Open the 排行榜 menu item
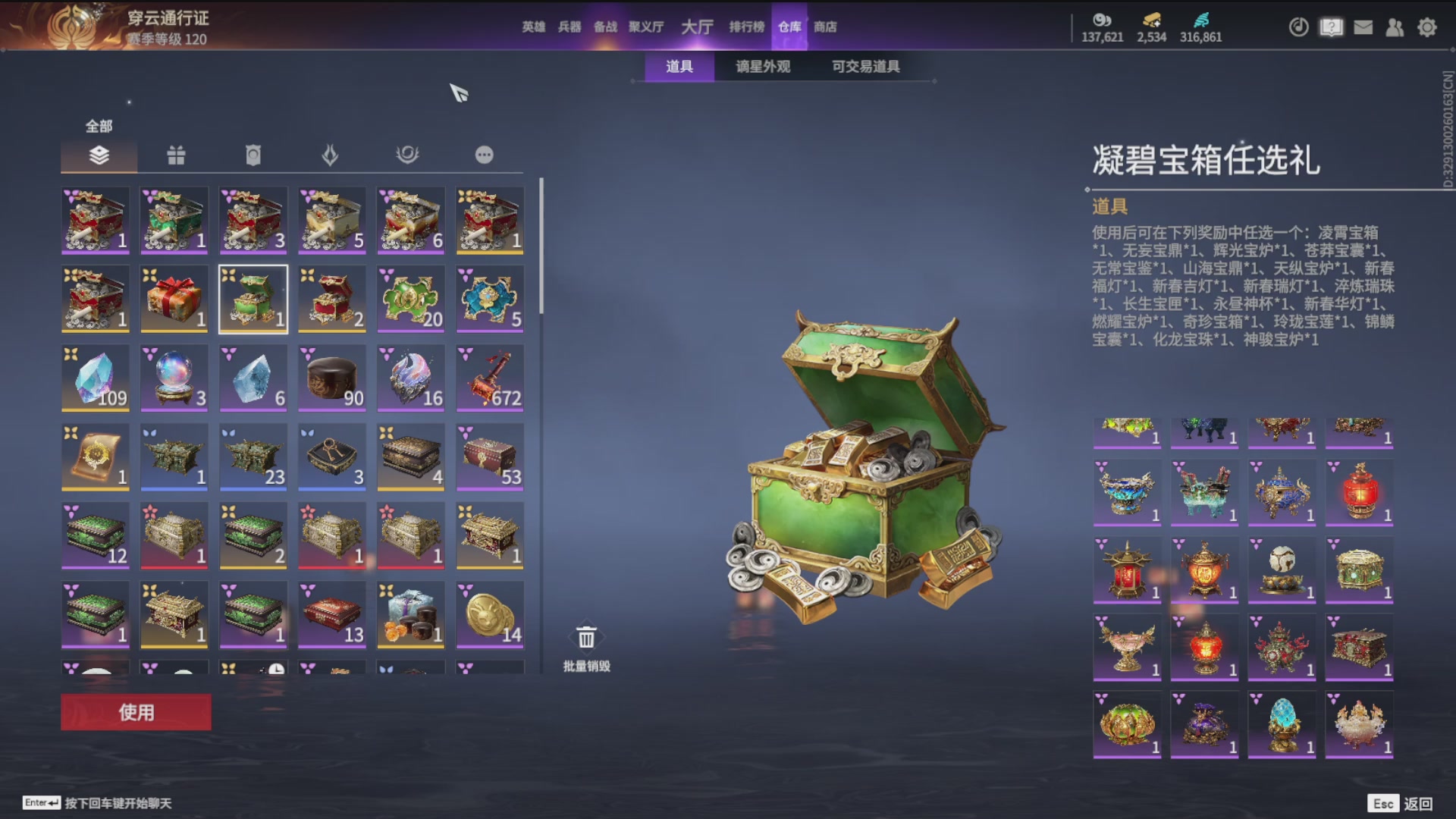 pyautogui.click(x=747, y=27)
